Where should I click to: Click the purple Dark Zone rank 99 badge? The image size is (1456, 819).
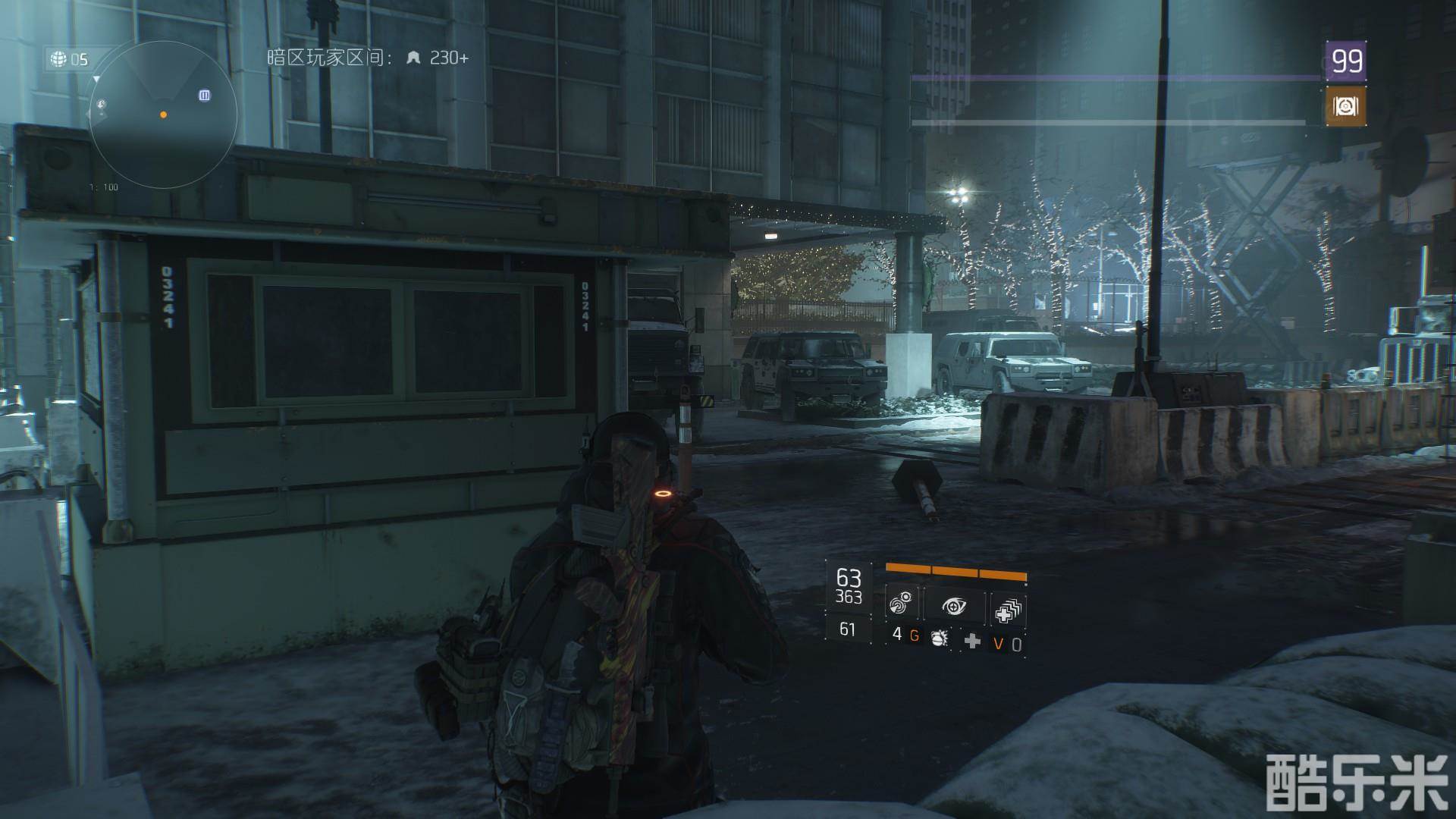(1346, 61)
